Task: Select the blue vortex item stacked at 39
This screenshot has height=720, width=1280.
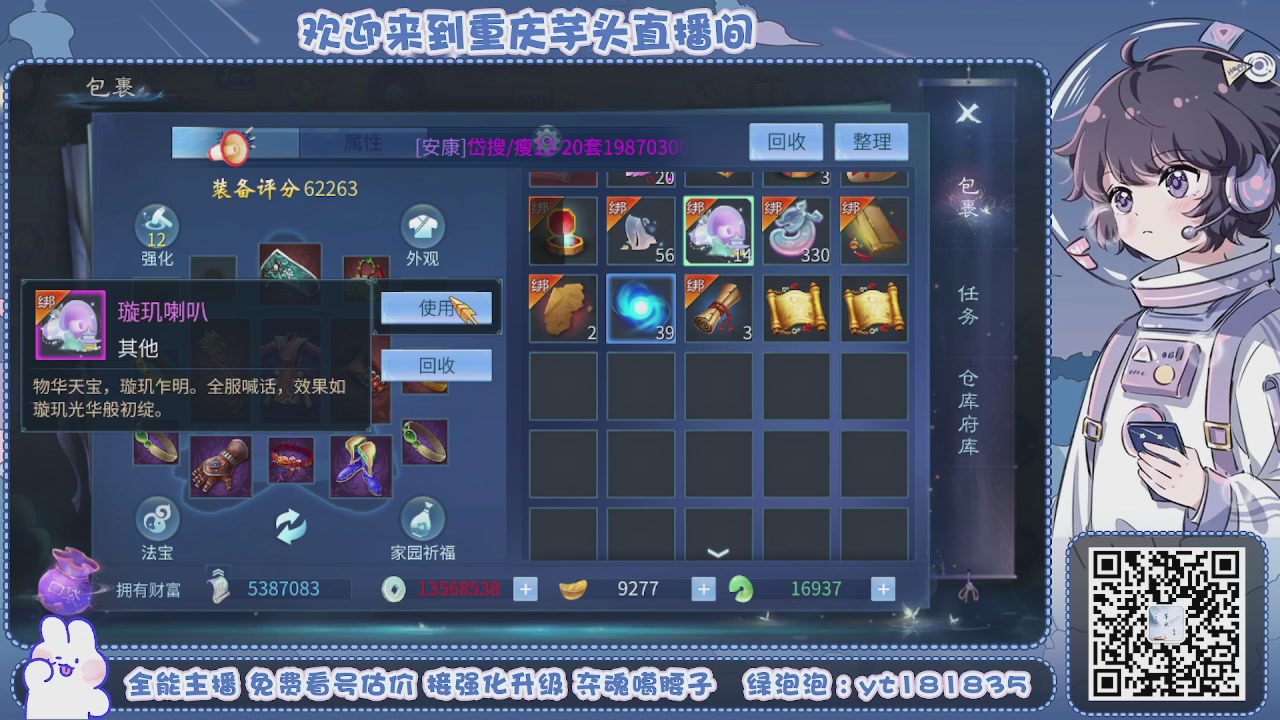Action: [641, 306]
